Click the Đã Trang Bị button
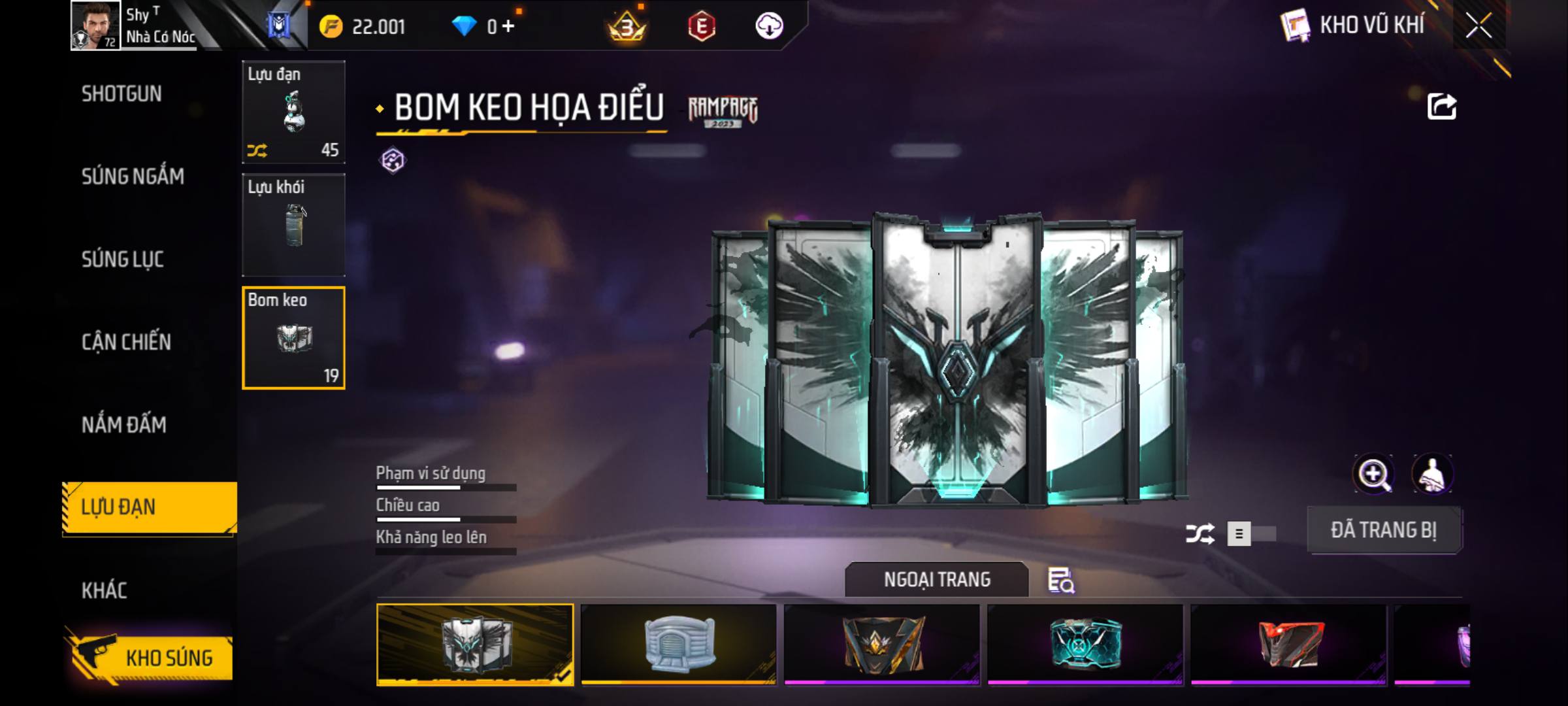Viewport: 1568px width, 706px height. (x=1384, y=530)
